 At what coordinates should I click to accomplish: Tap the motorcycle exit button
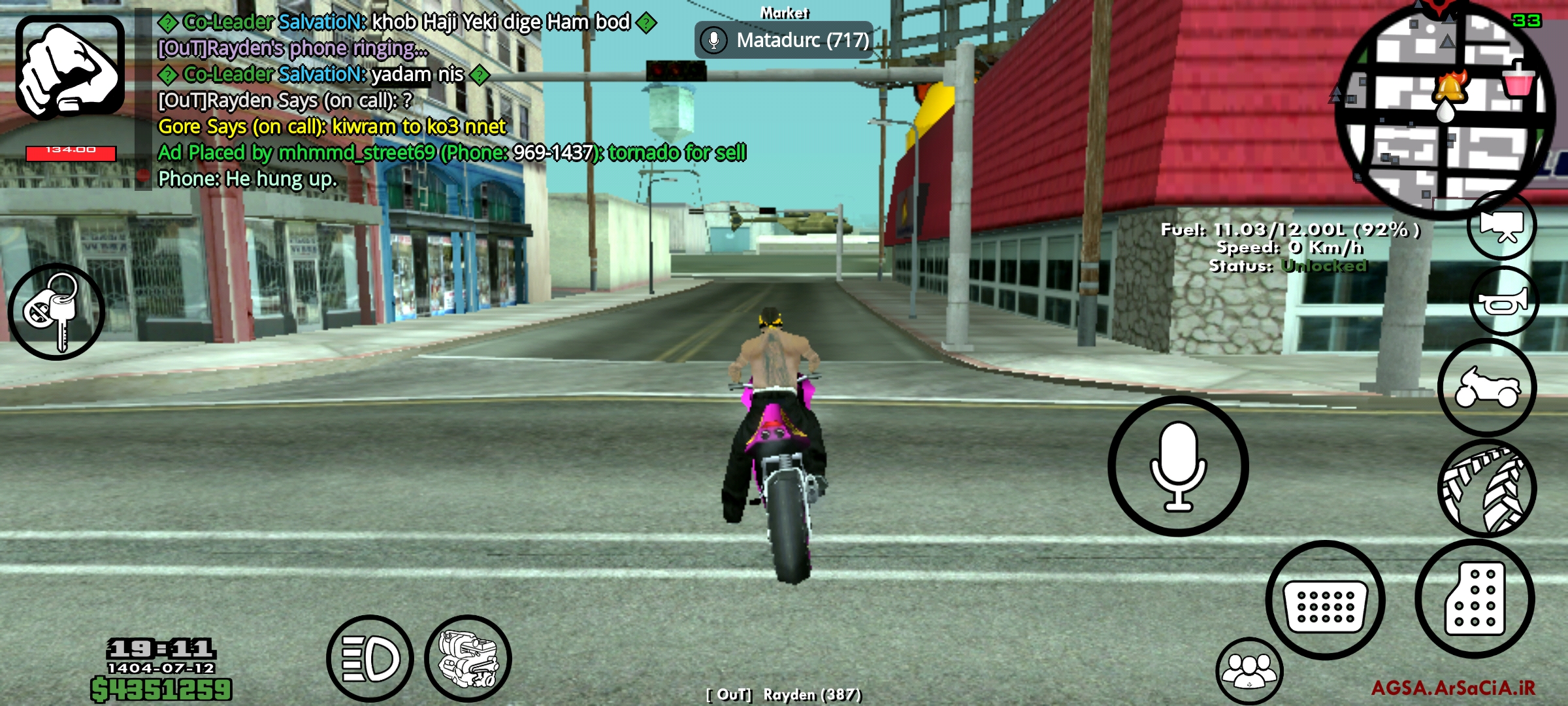(x=1487, y=388)
